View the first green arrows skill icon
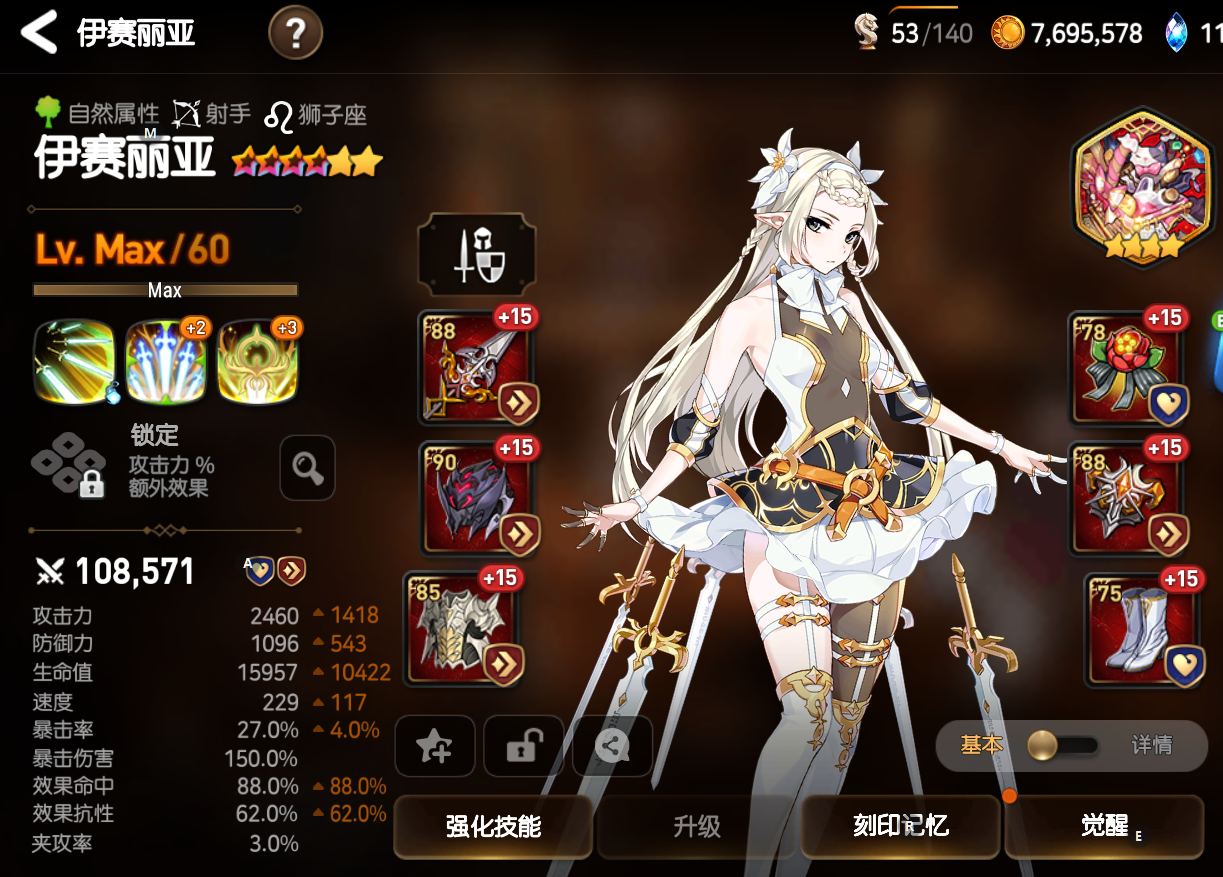 pos(74,362)
